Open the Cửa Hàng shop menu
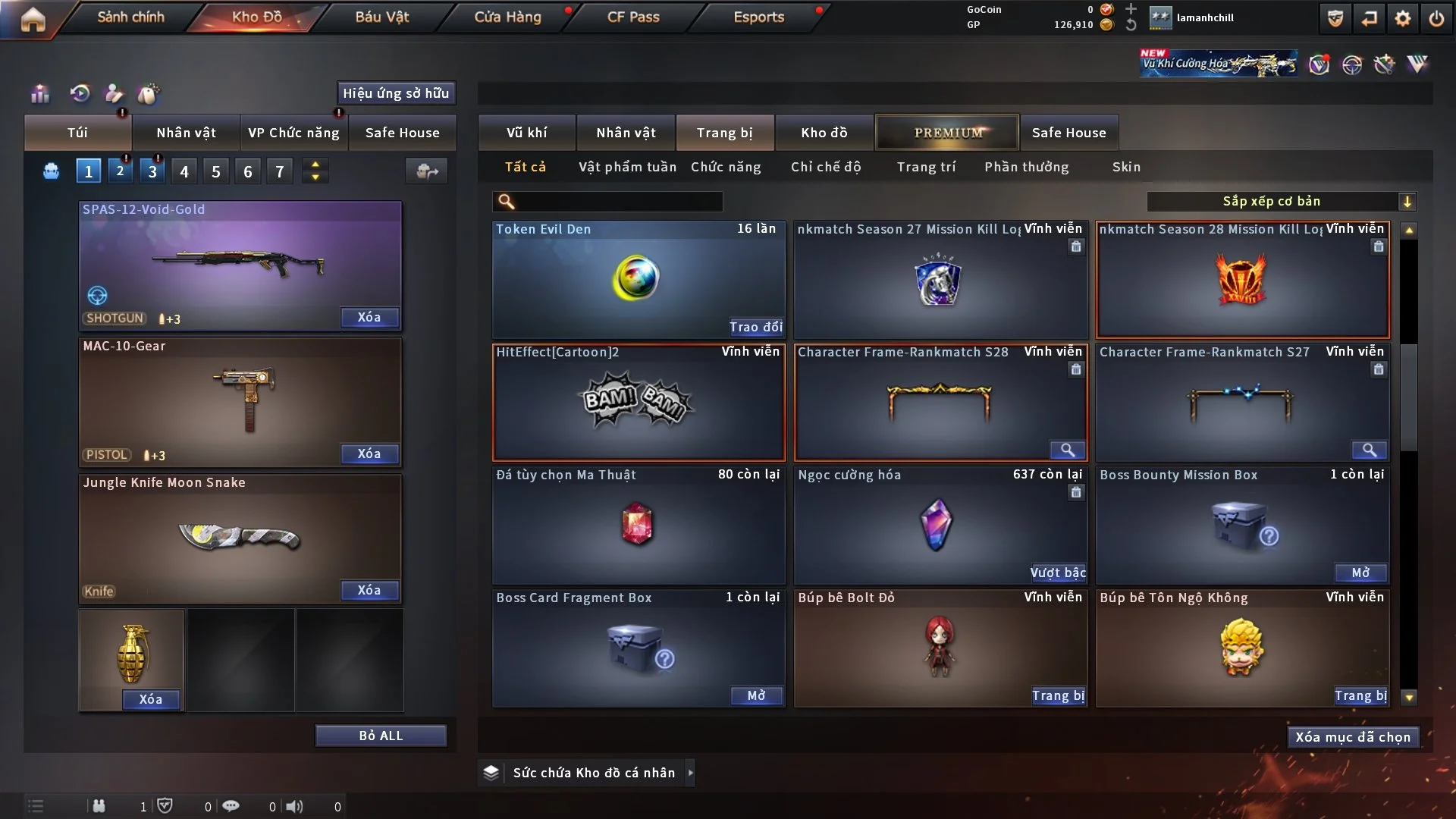 tap(507, 17)
